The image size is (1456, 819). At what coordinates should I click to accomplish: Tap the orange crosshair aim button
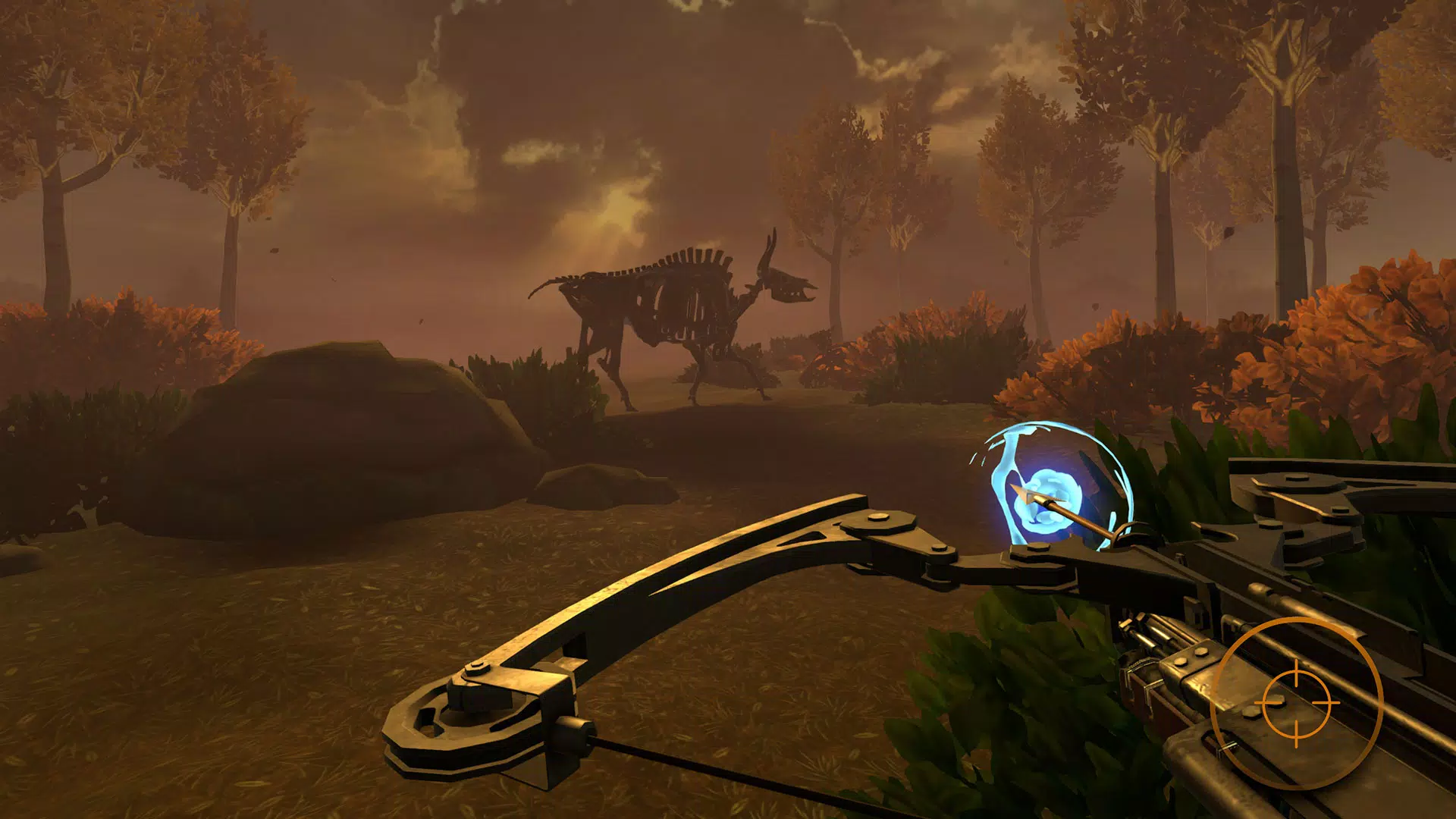coord(1296,703)
